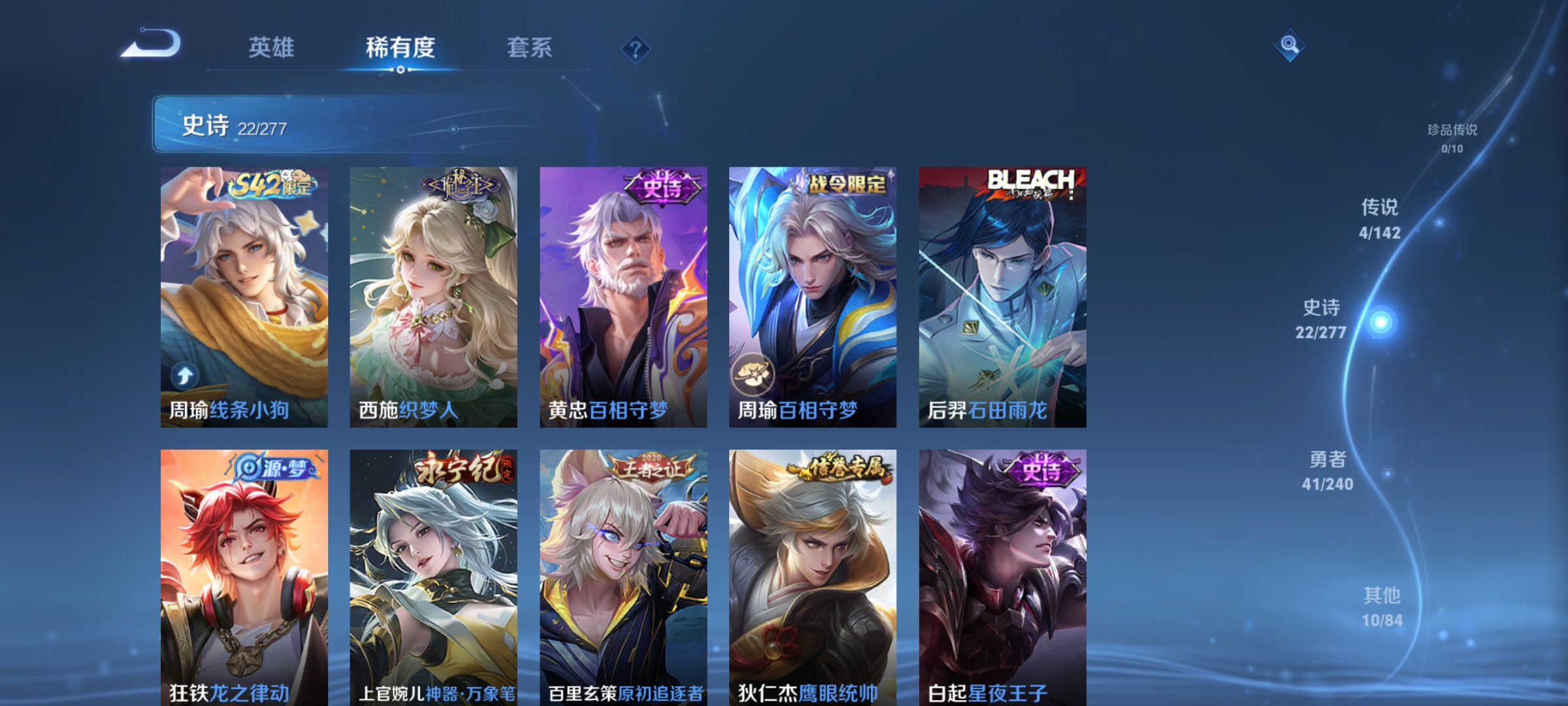
Task: Click the question mark help icon
Action: [x=634, y=50]
